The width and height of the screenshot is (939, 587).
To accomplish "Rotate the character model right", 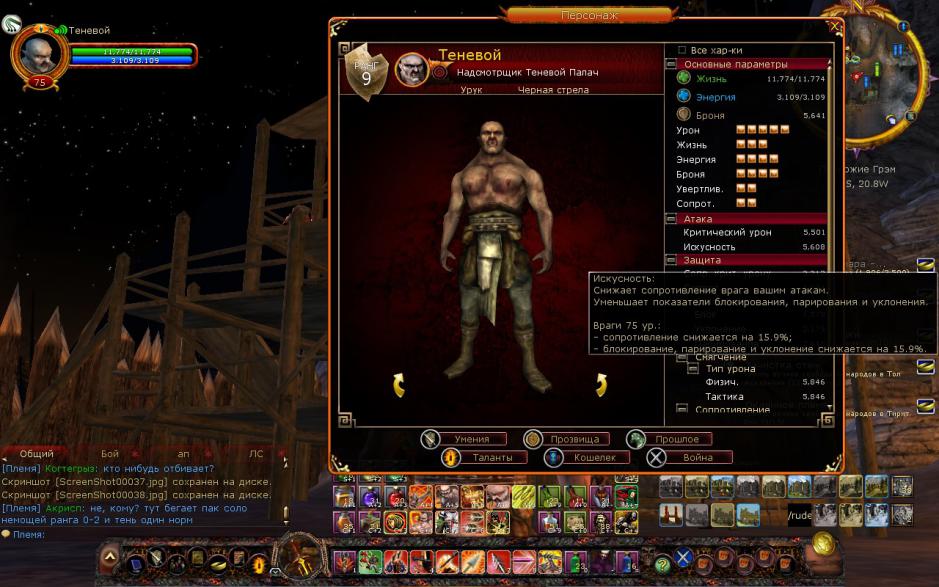I will (x=601, y=384).
